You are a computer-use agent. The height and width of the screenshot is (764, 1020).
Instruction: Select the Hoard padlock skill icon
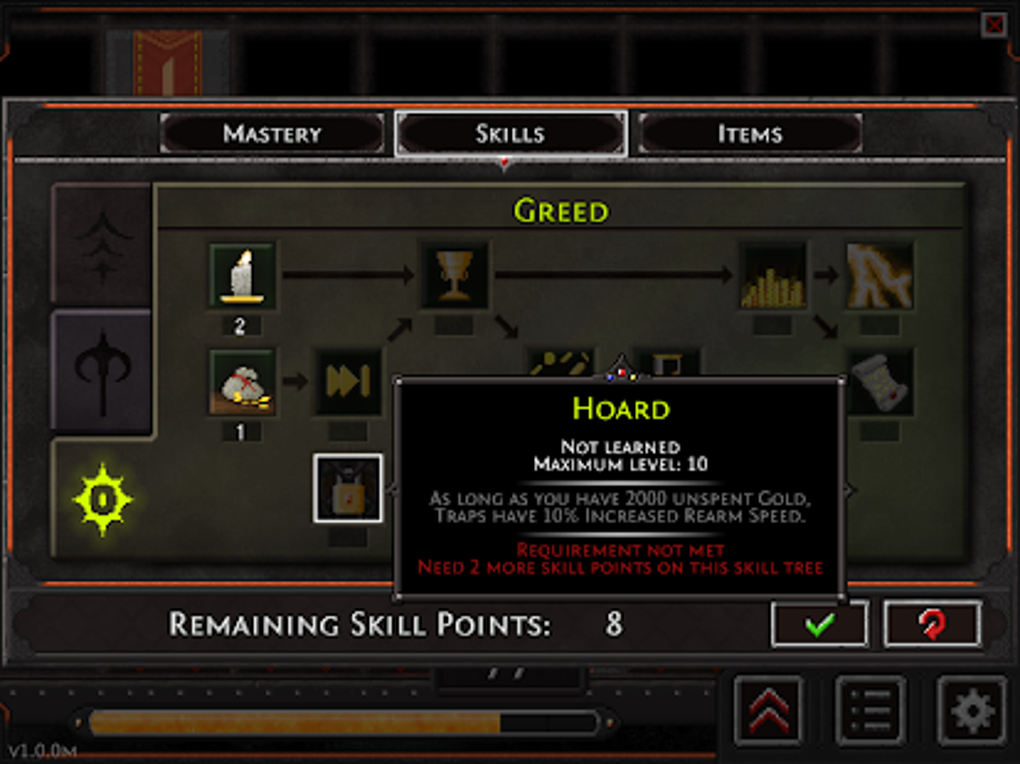click(x=348, y=488)
